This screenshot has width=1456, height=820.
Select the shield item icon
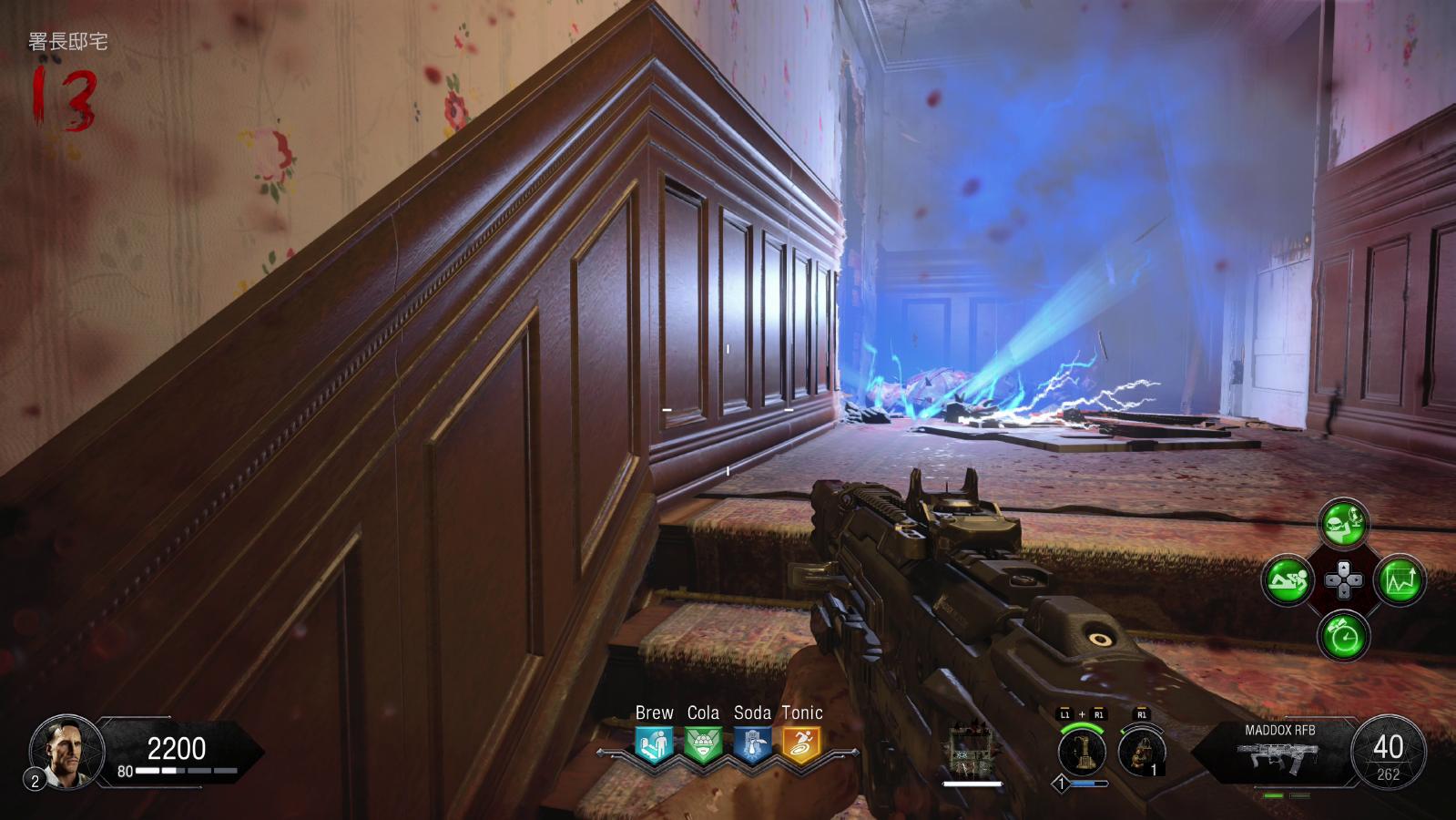tap(971, 752)
